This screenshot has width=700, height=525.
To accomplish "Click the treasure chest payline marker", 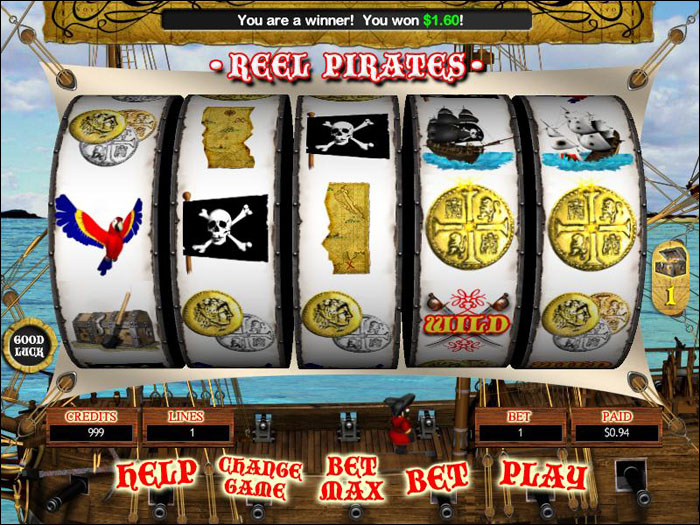I will click(x=667, y=279).
